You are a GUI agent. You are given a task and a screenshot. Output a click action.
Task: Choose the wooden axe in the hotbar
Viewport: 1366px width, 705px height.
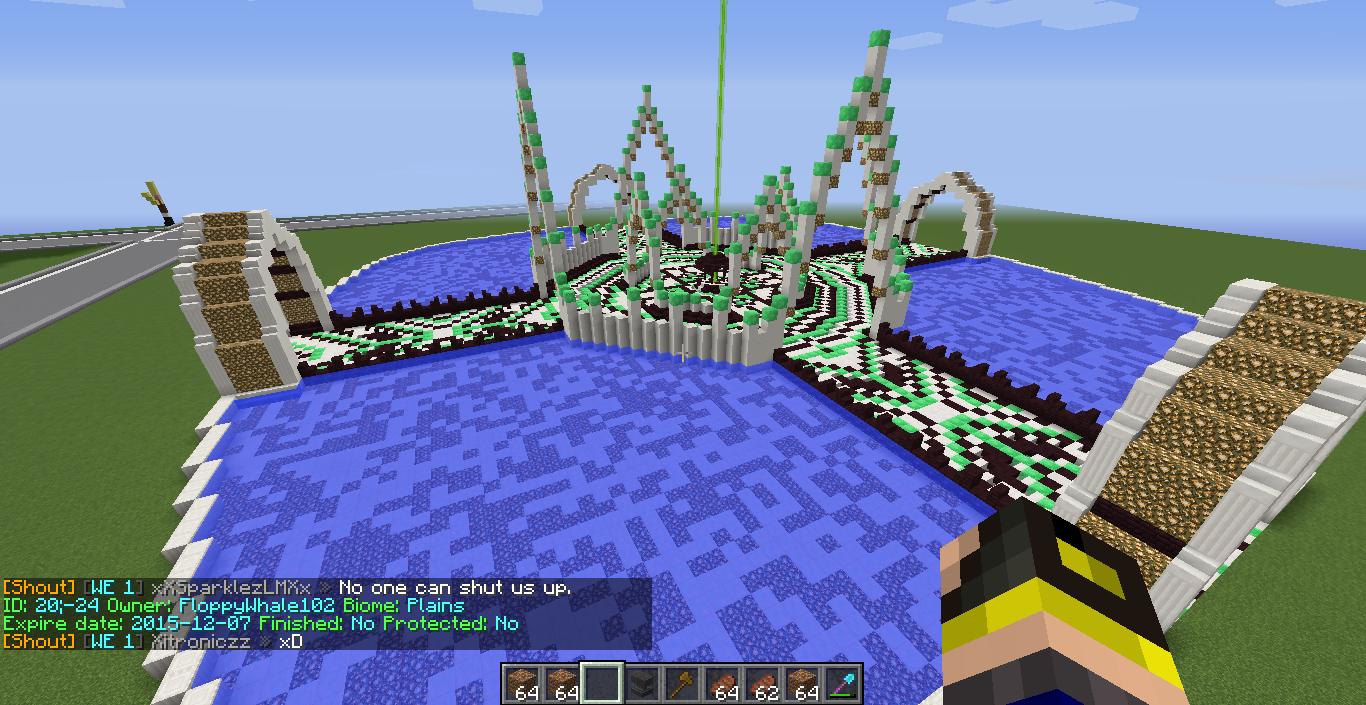[683, 684]
